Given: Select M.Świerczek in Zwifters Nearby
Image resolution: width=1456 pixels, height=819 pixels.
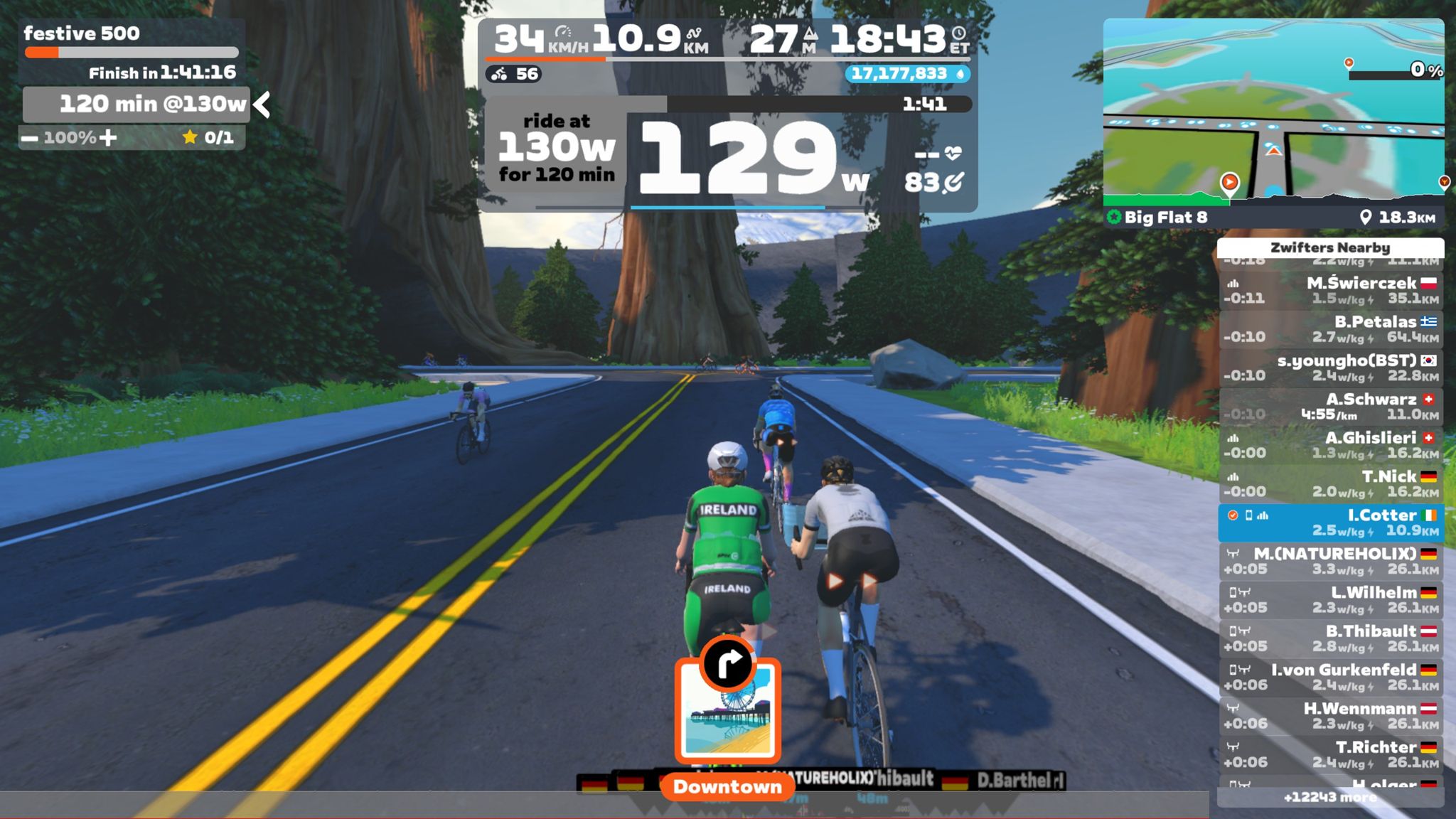Looking at the screenshot, I should [x=1330, y=290].
